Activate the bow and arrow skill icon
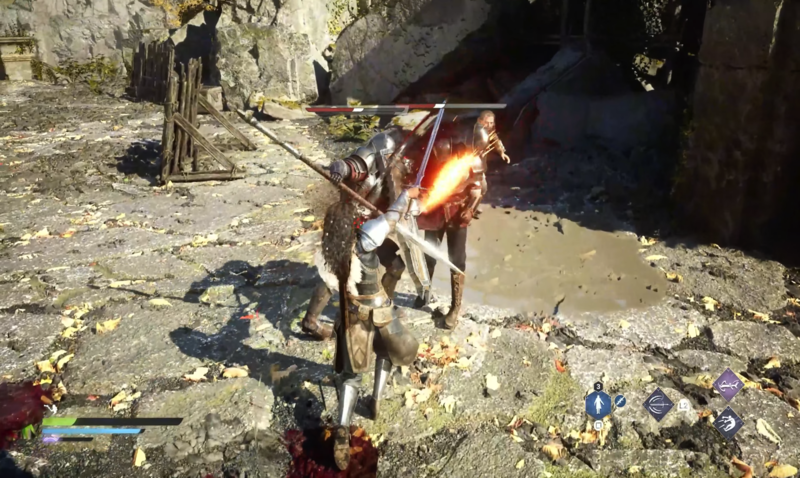The height and width of the screenshot is (478, 800). coord(658,404)
